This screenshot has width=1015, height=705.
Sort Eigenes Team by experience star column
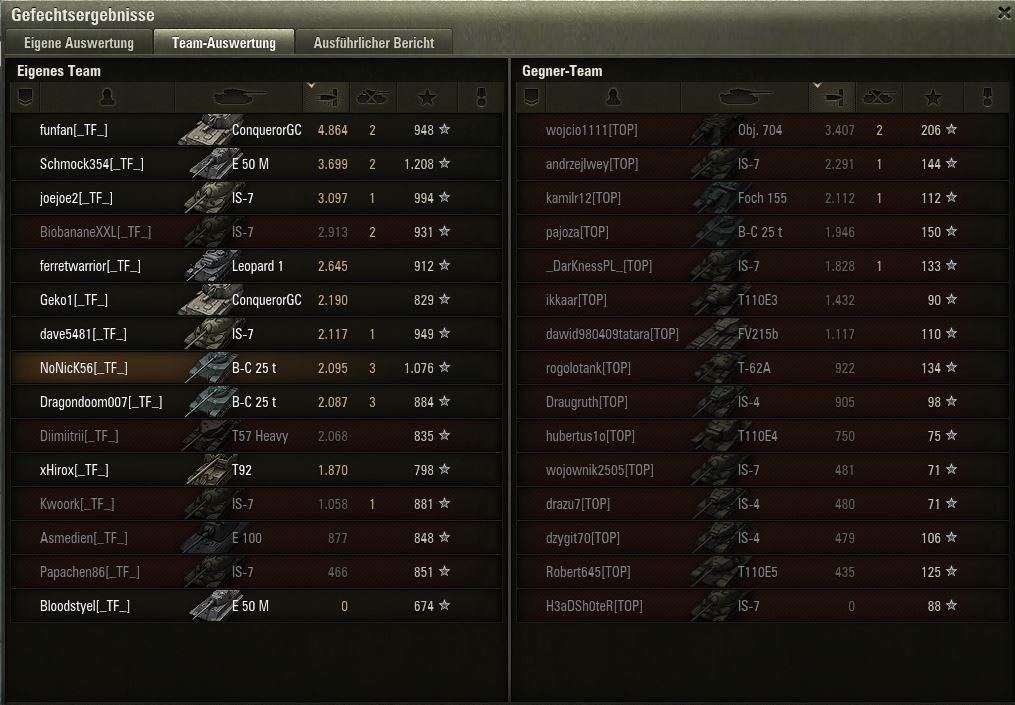(427, 97)
